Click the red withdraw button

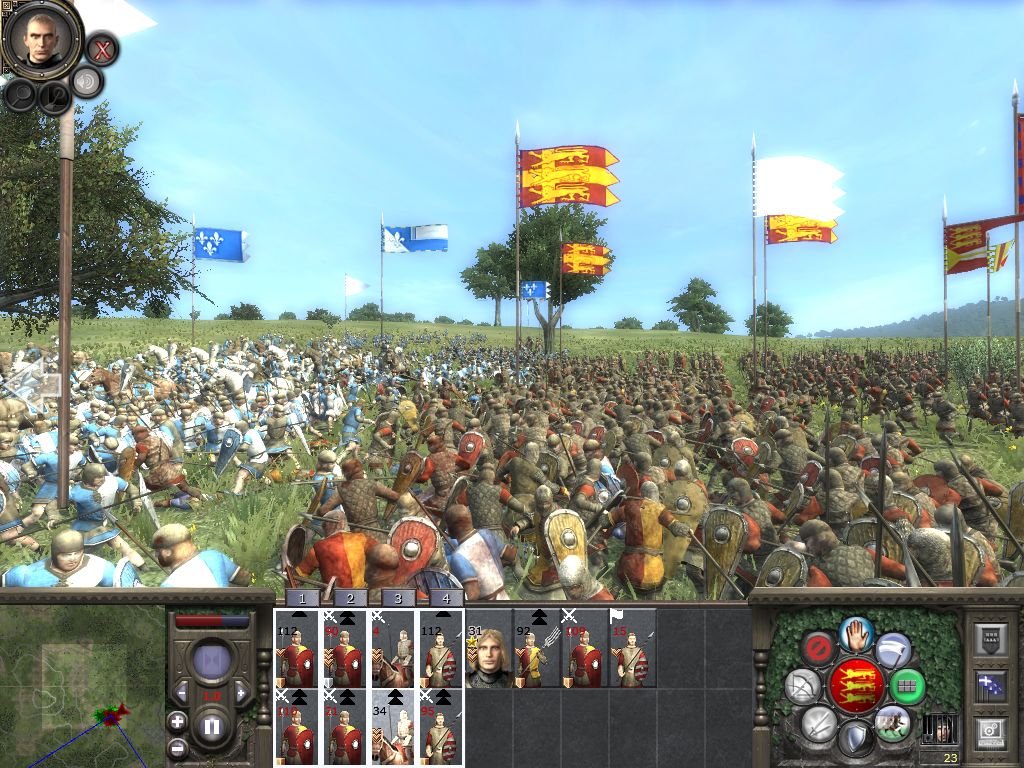tap(819, 647)
